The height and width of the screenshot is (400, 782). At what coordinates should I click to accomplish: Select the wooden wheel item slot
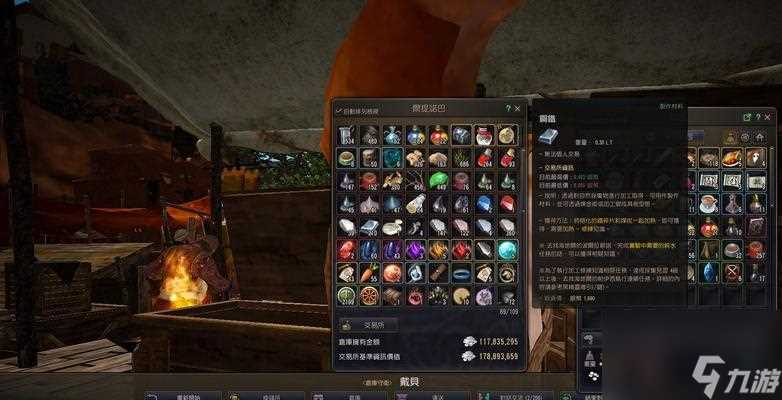(368, 295)
